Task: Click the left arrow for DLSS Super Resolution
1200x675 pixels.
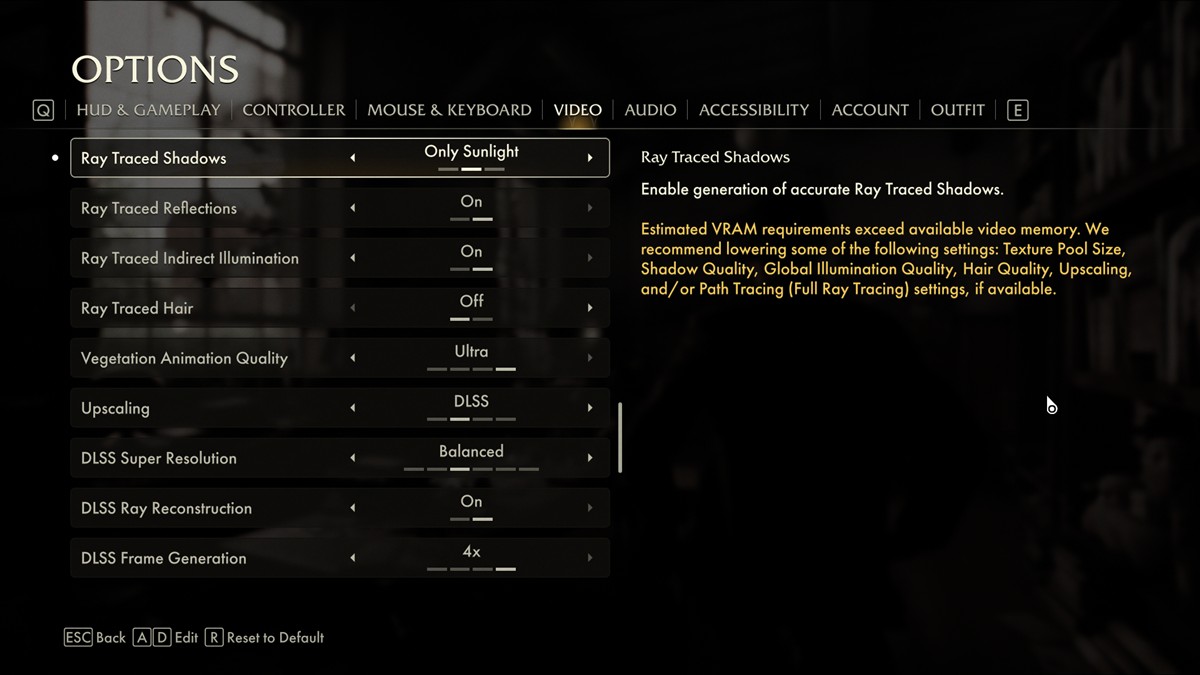Action: tap(352, 458)
